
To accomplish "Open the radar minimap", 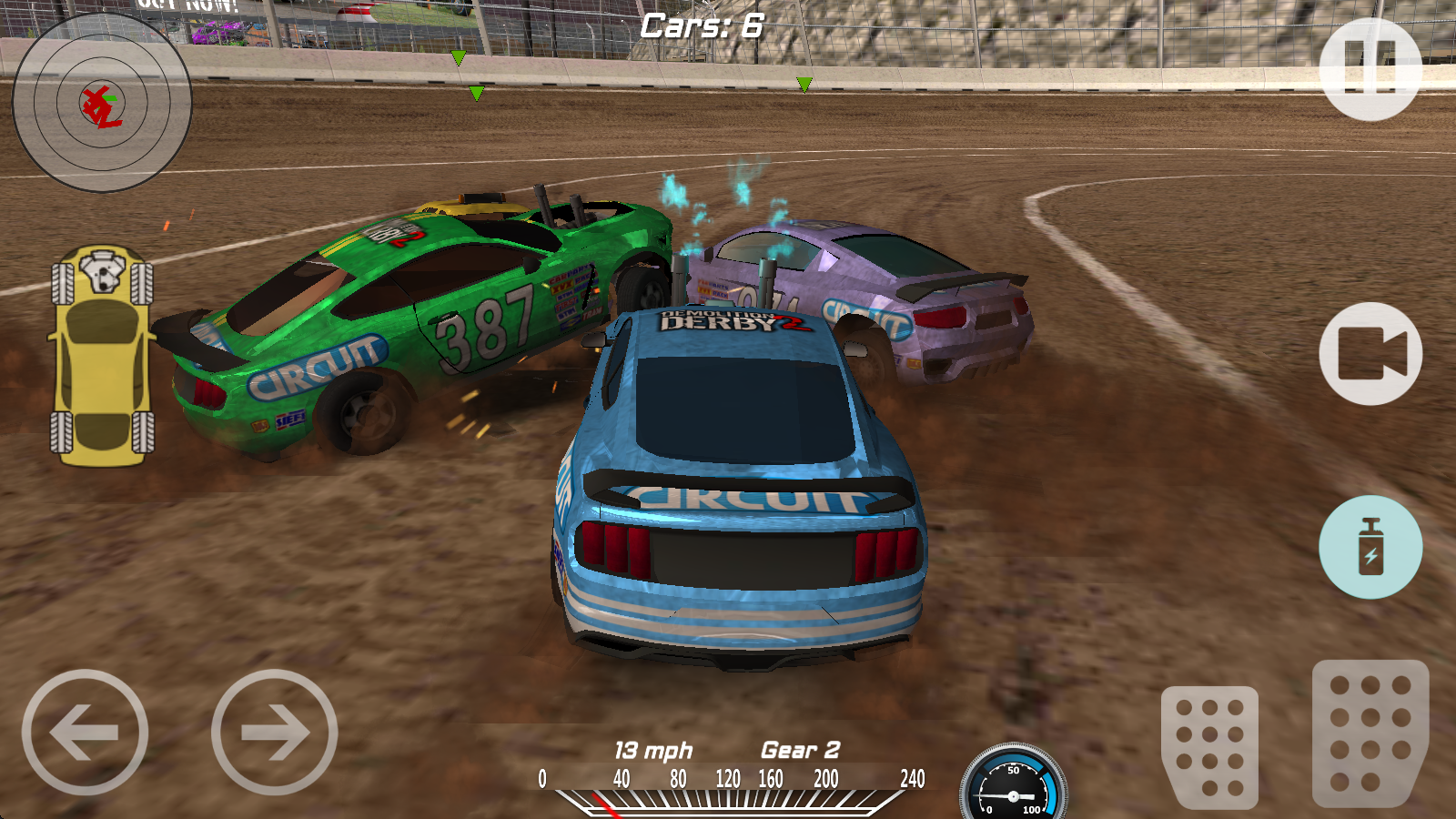I will pos(100,103).
